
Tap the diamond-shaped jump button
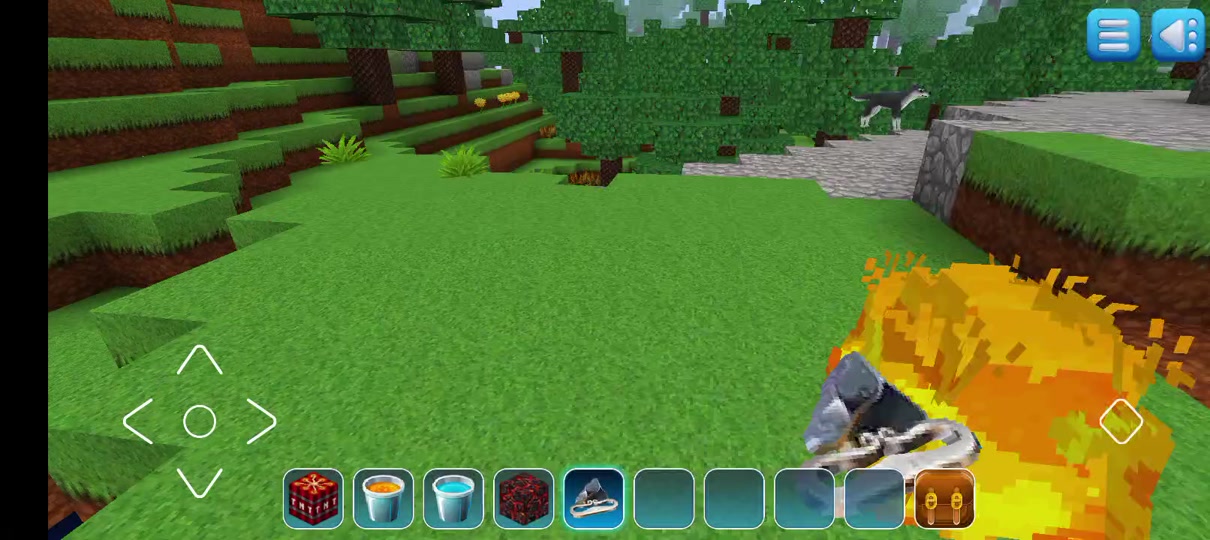pyautogui.click(x=1120, y=421)
